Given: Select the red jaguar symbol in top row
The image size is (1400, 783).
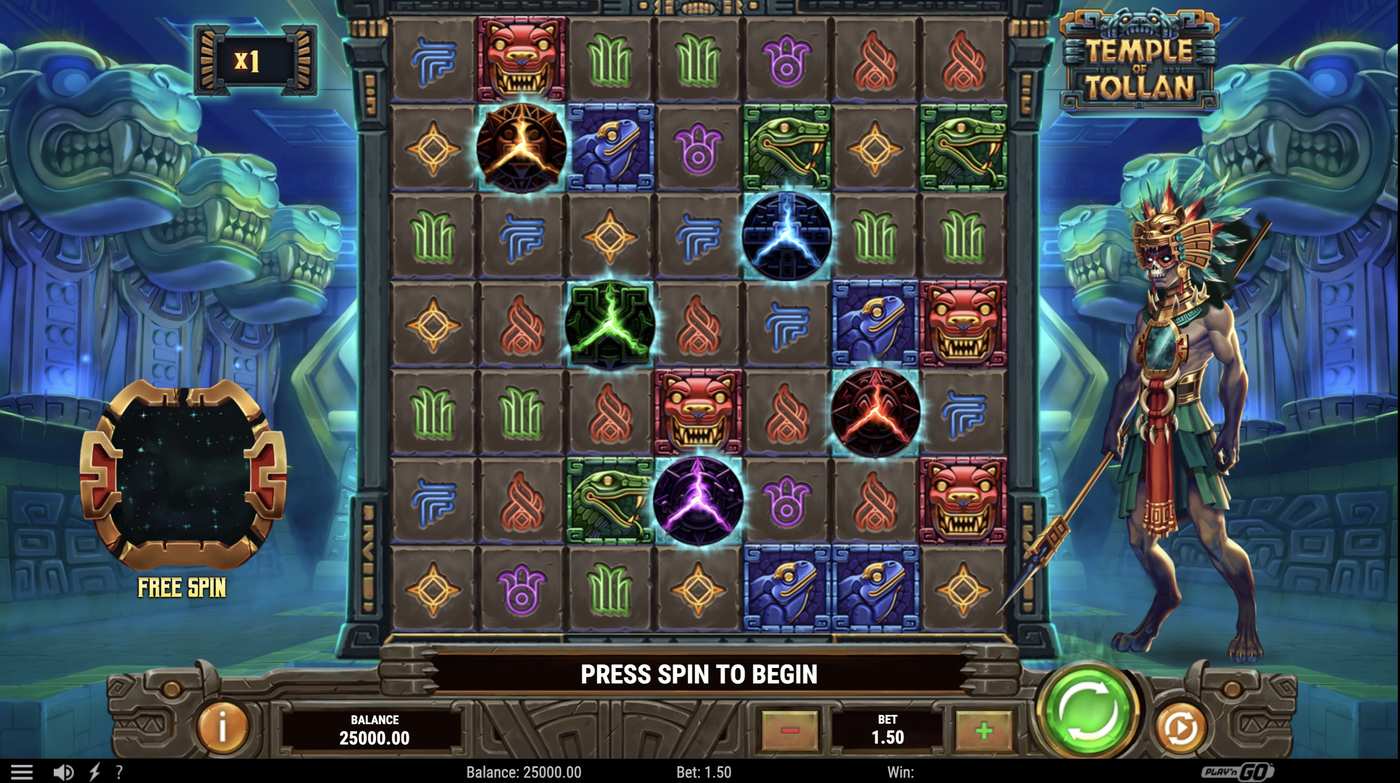Looking at the screenshot, I should [x=522, y=60].
